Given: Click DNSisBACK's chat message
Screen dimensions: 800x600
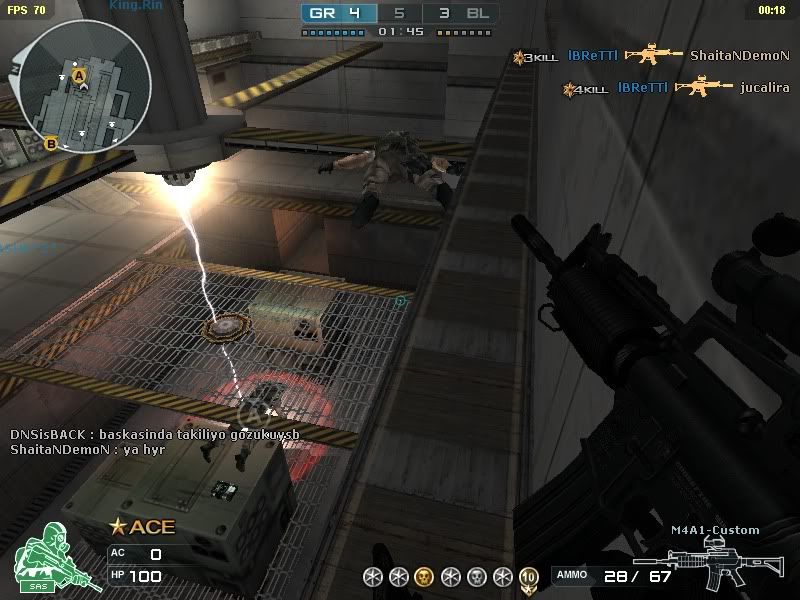Looking at the screenshot, I should point(155,436).
